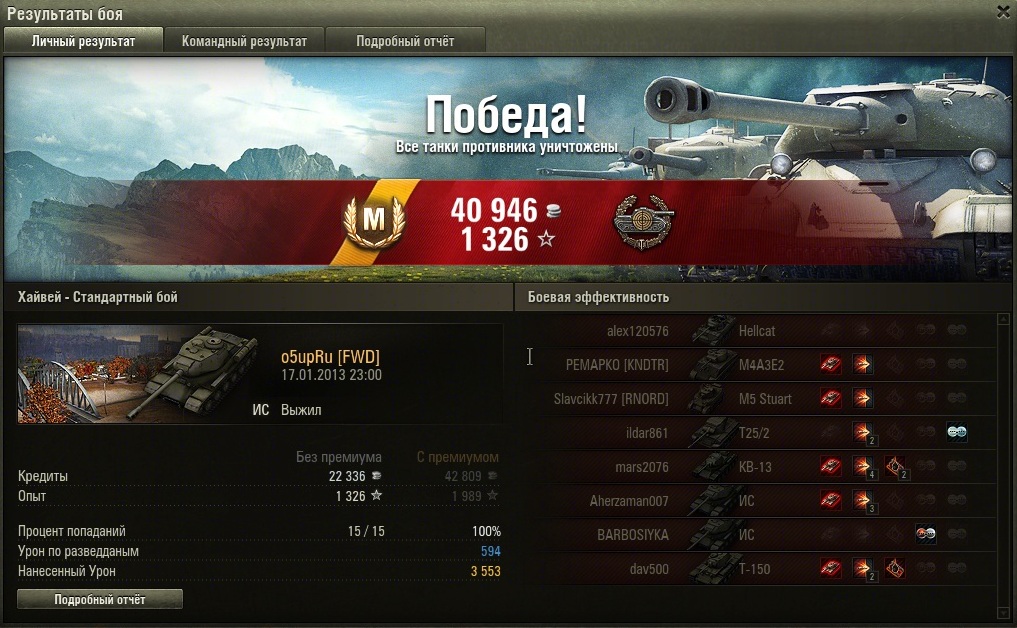Click the tank medal achievement icon
The width and height of the screenshot is (1017, 628).
(643, 223)
